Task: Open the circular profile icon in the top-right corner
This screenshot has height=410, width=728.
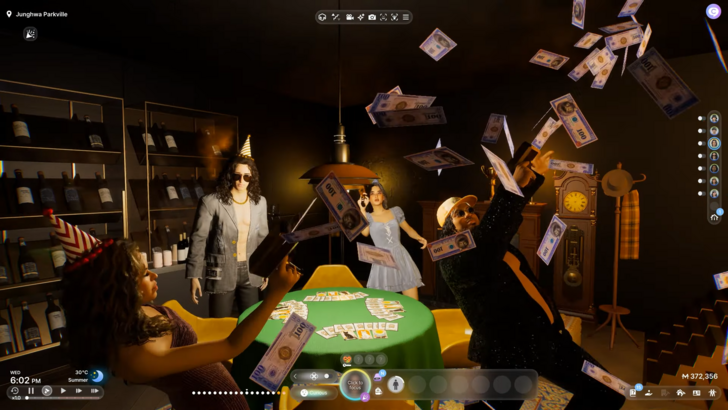Action: [714, 12]
